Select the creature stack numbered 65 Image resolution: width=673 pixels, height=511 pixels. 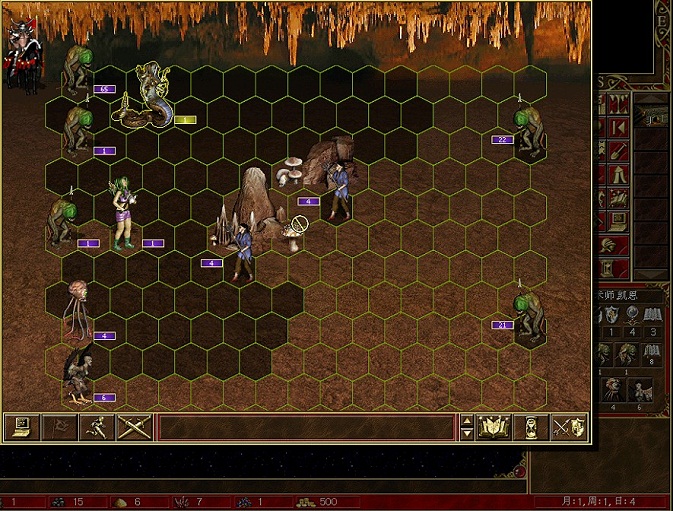pyautogui.click(x=78, y=70)
